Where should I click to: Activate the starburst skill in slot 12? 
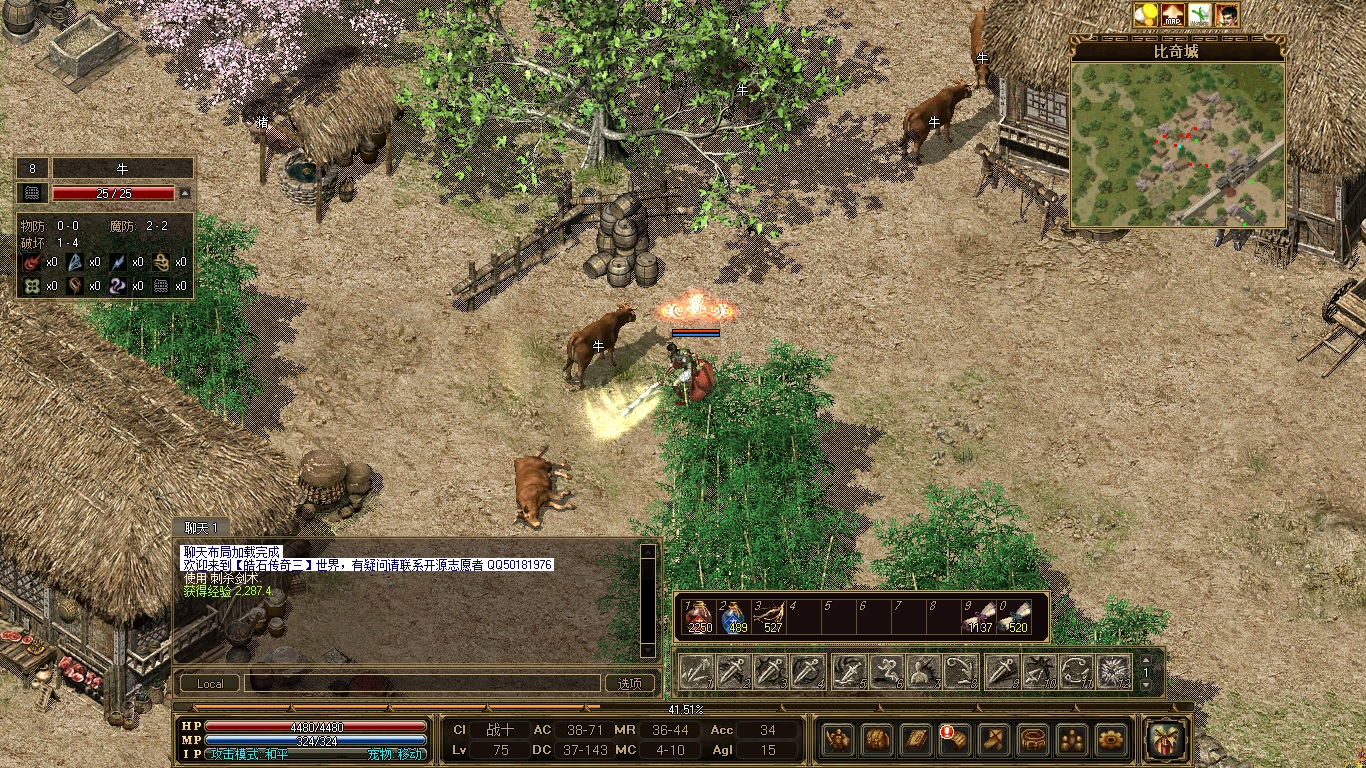pyautogui.click(x=1113, y=672)
